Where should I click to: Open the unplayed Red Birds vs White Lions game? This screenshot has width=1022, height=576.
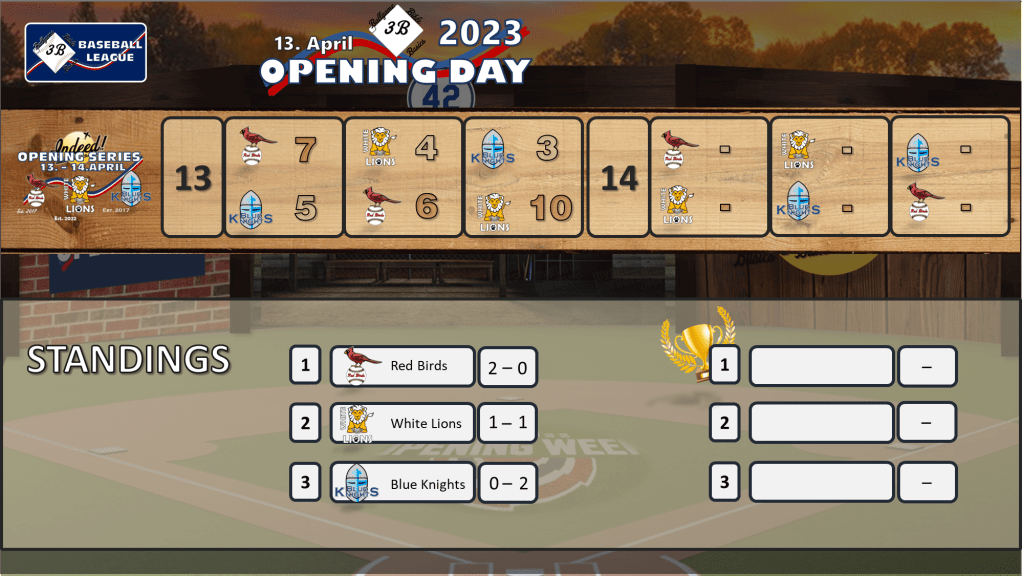pos(708,178)
